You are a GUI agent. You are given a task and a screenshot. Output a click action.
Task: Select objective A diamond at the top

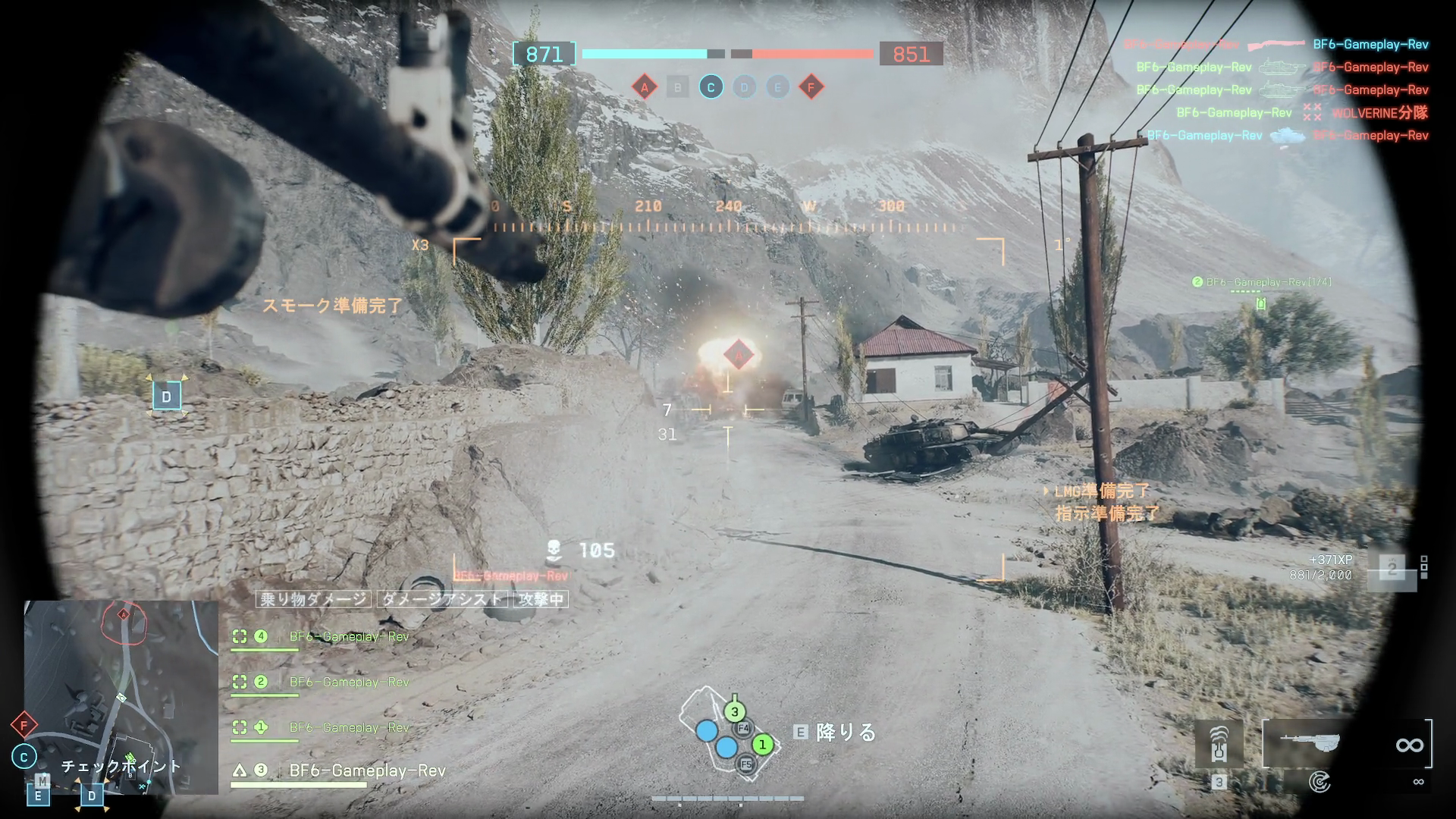click(x=645, y=87)
